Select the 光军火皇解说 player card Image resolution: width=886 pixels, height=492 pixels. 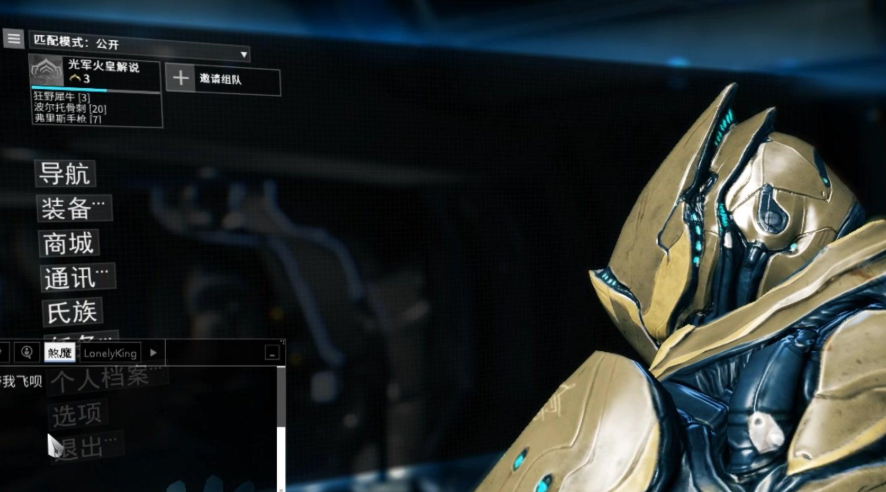(x=95, y=71)
